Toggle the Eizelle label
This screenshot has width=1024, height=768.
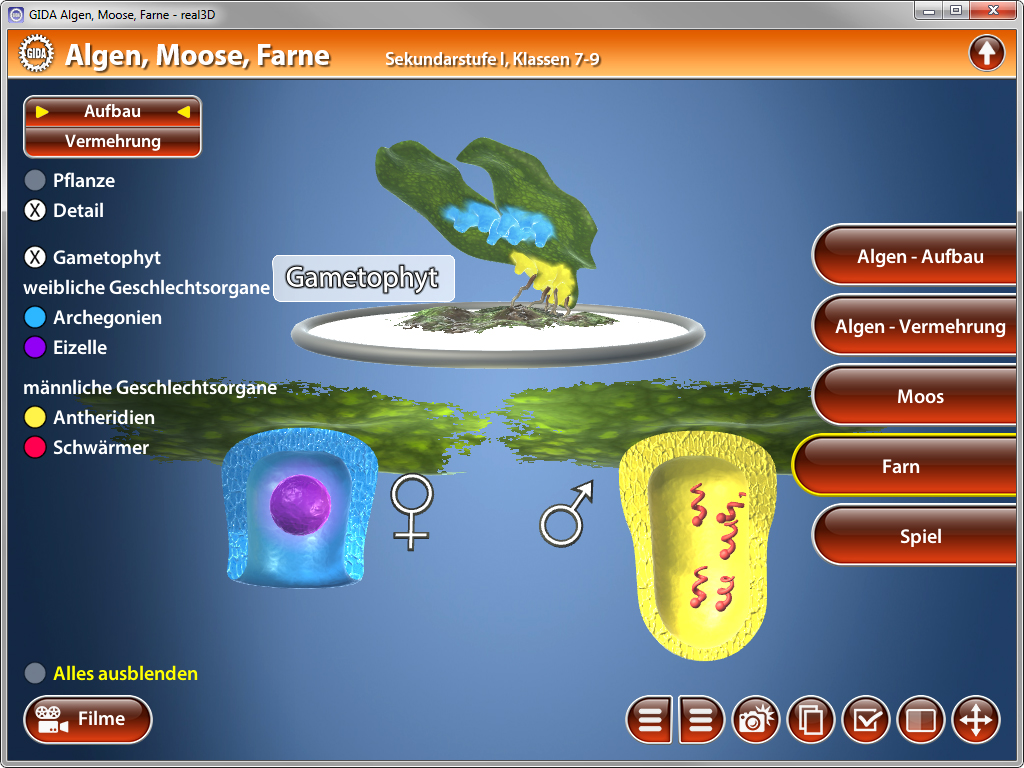coord(35,348)
